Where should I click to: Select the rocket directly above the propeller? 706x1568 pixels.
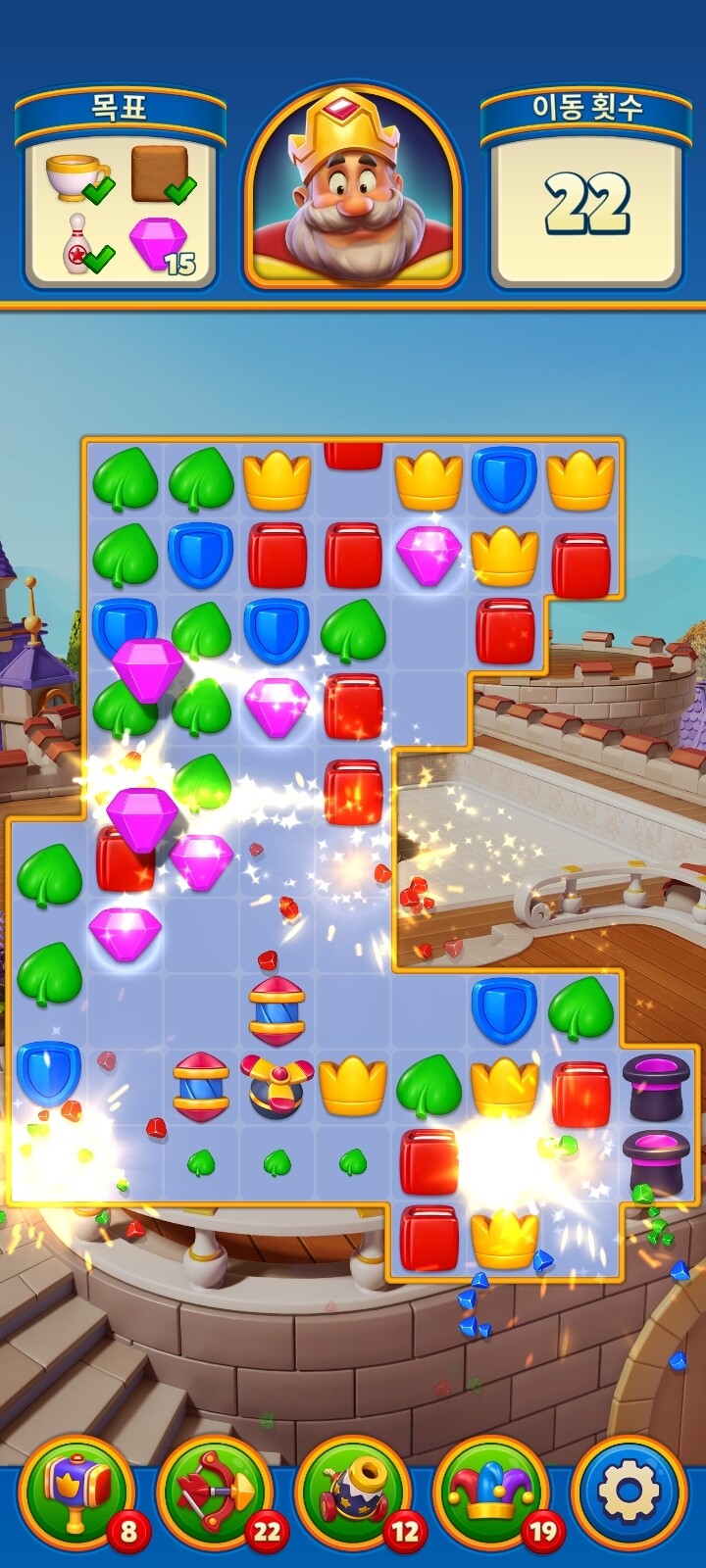(x=277, y=1010)
